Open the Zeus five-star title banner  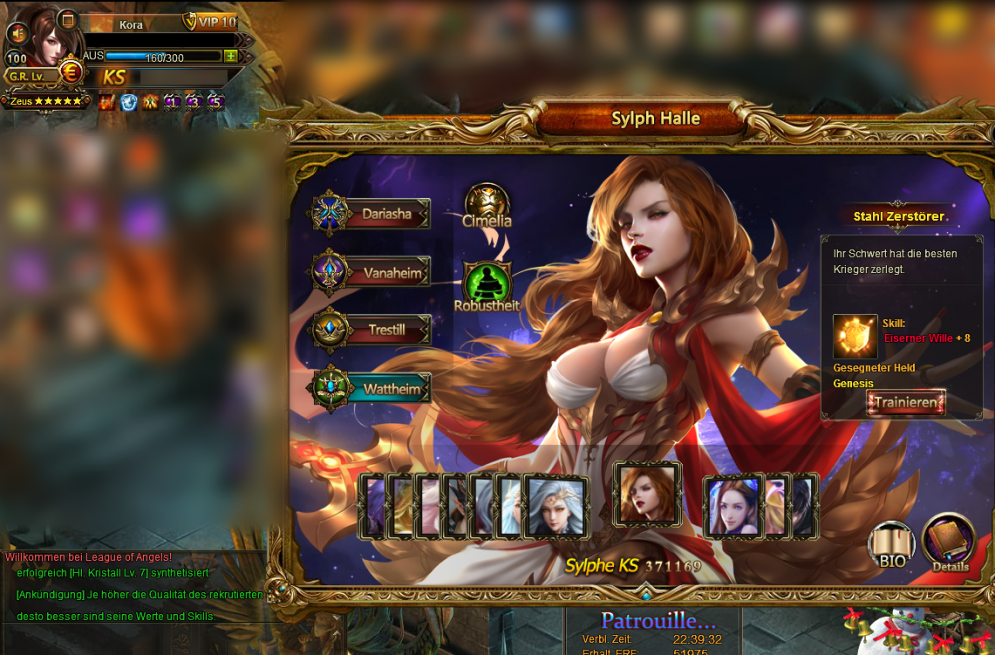click(46, 101)
